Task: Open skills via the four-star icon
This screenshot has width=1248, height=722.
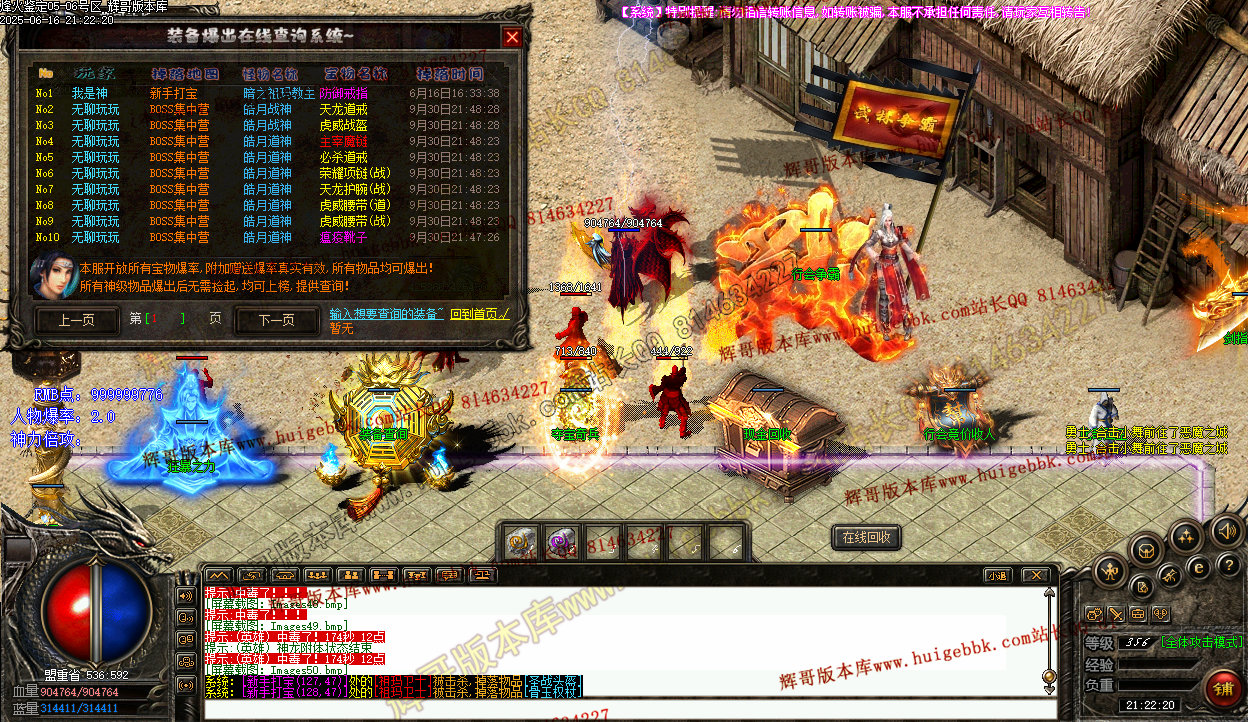Action: tap(1186, 537)
